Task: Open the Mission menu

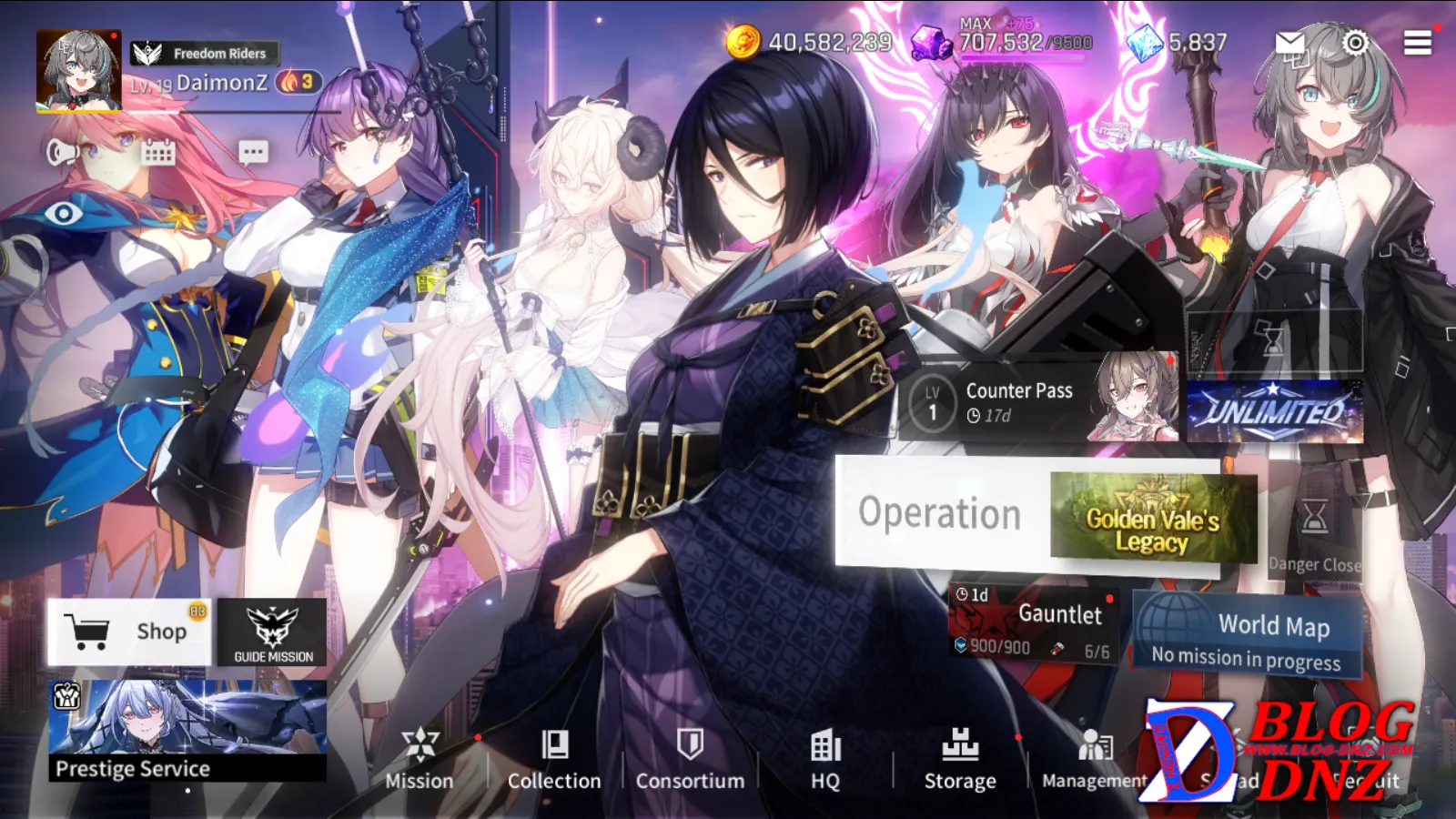Action: click(x=419, y=758)
